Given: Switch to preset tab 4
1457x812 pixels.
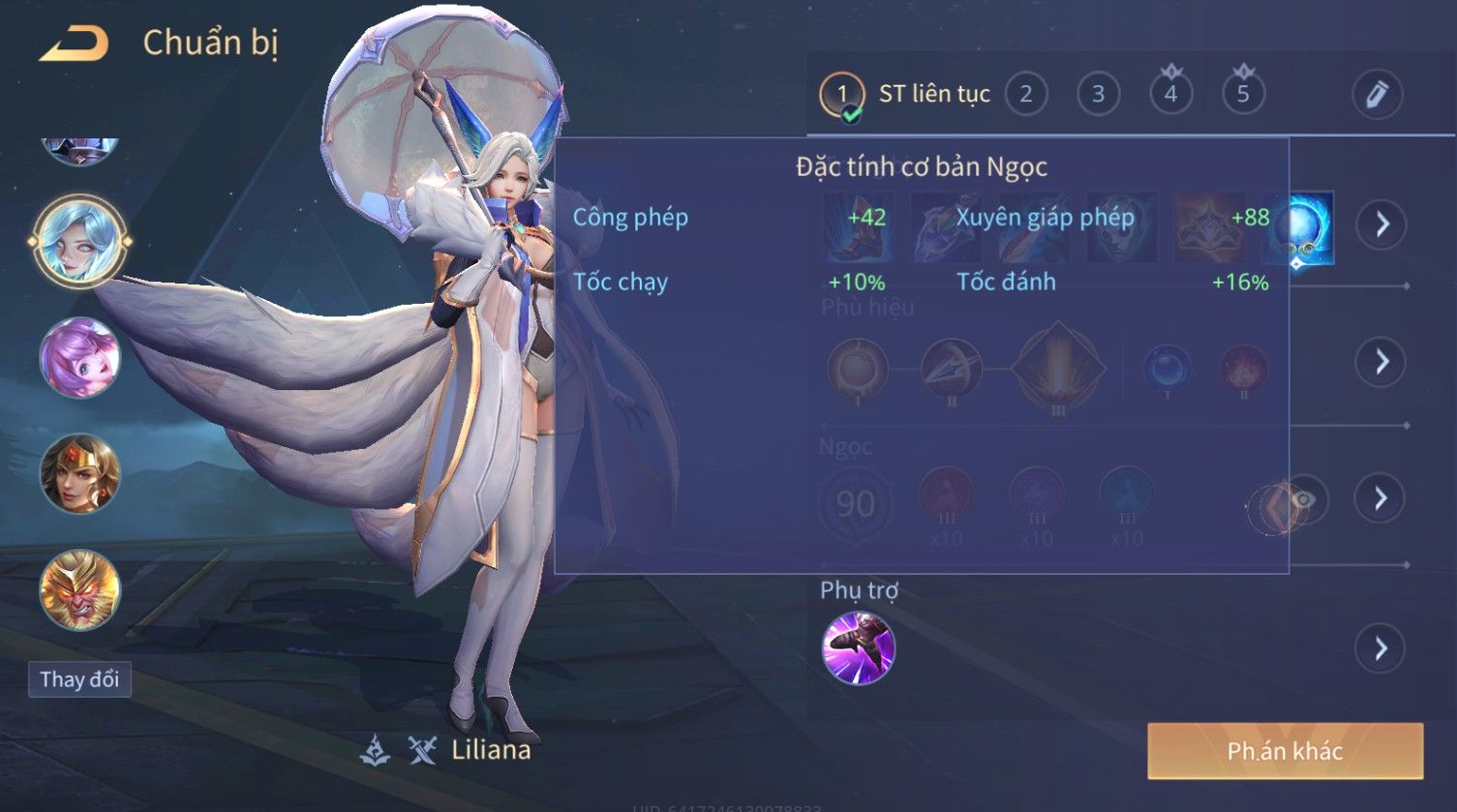Looking at the screenshot, I should (1170, 94).
